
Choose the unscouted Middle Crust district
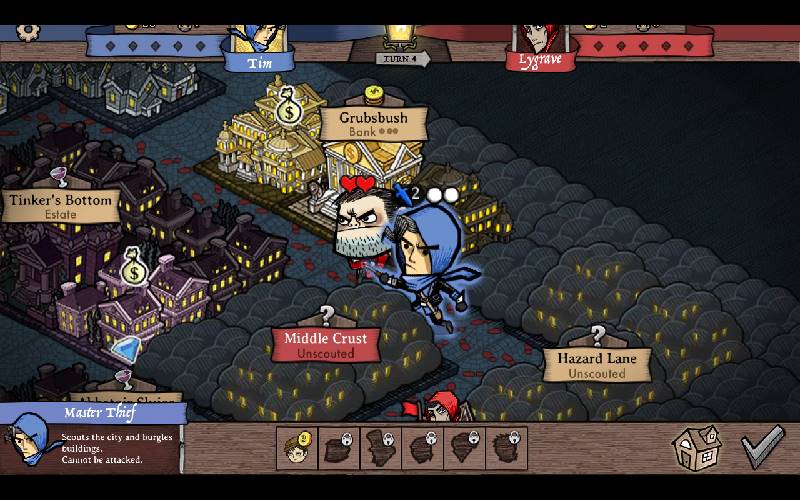(325, 344)
